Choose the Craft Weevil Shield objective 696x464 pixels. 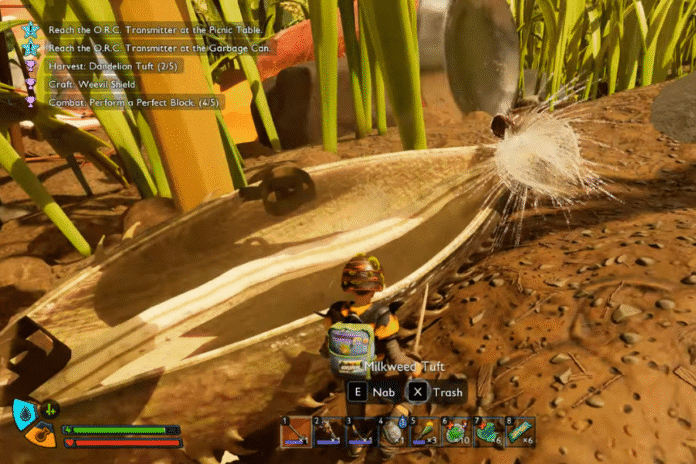[94, 84]
